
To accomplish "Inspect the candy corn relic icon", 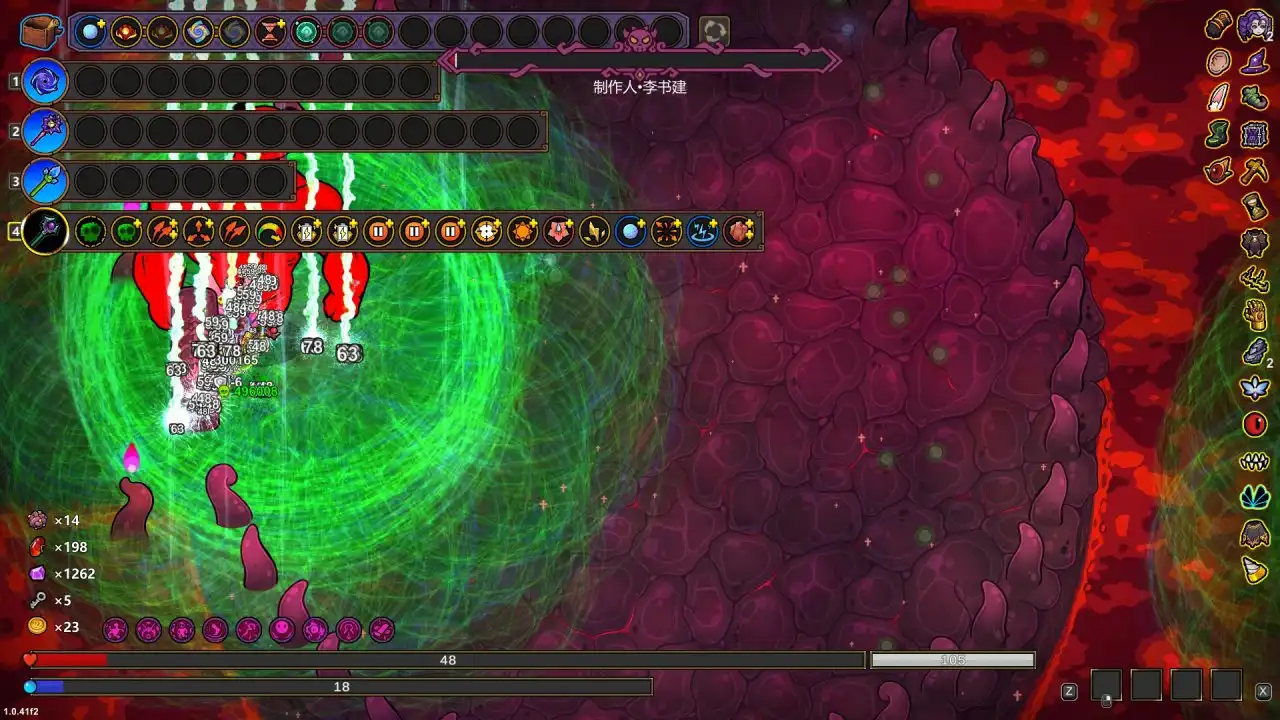I will pyautogui.click(x=1254, y=570).
